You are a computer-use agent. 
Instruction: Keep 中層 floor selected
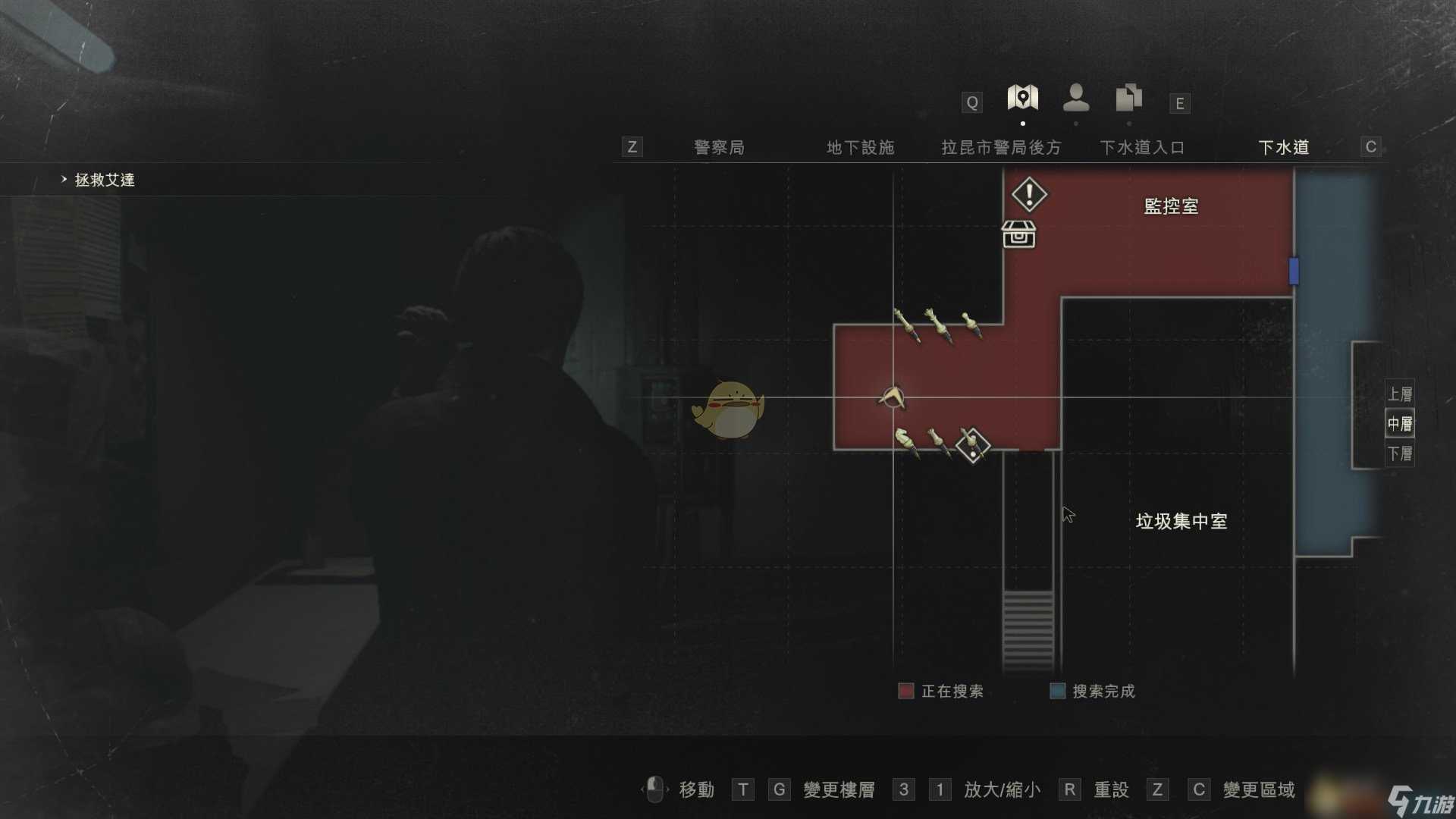(1399, 423)
